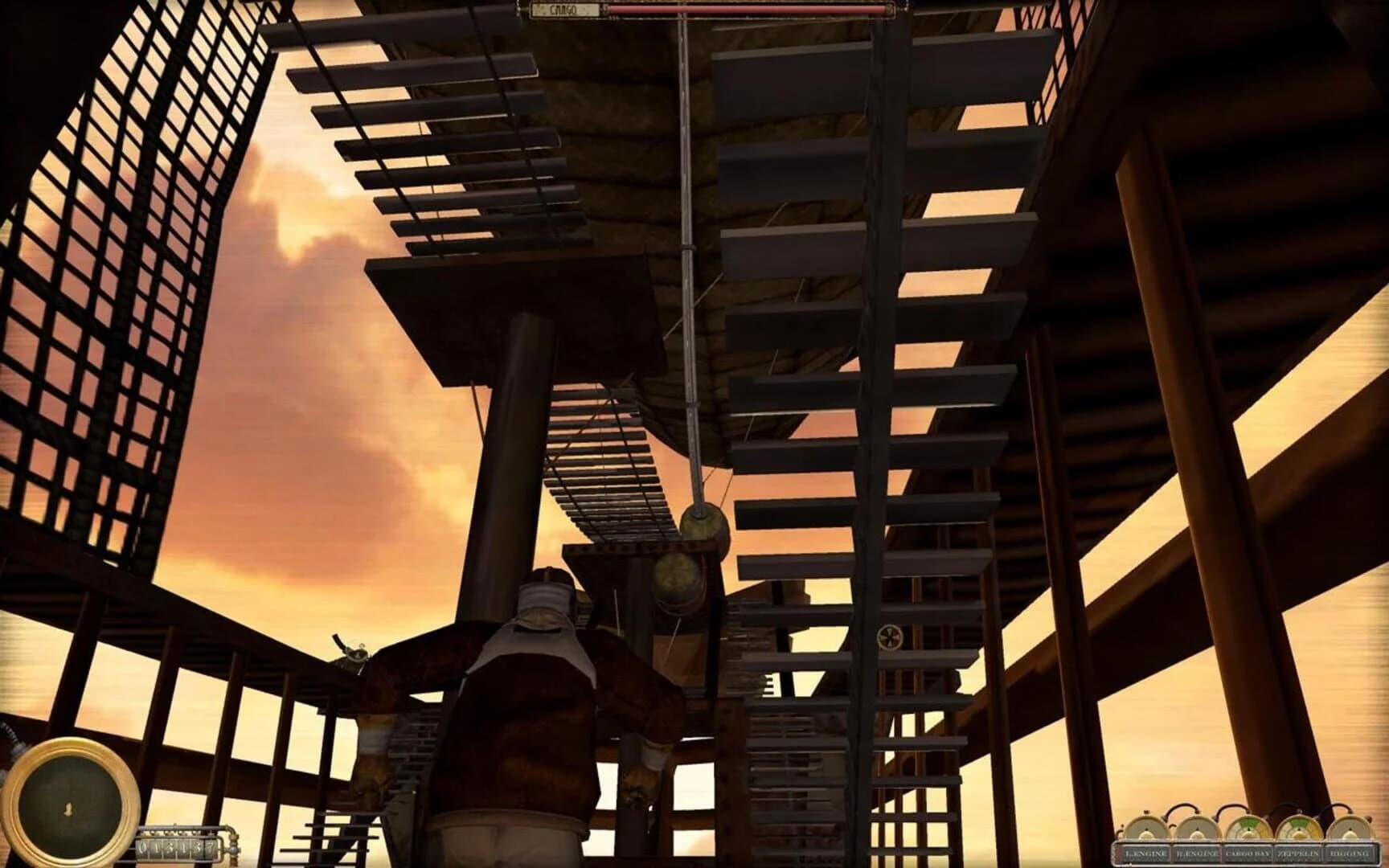Toggle the ZEPPELIN gauge indicator
Image resolution: width=1389 pixels, height=868 pixels.
click(x=1300, y=828)
